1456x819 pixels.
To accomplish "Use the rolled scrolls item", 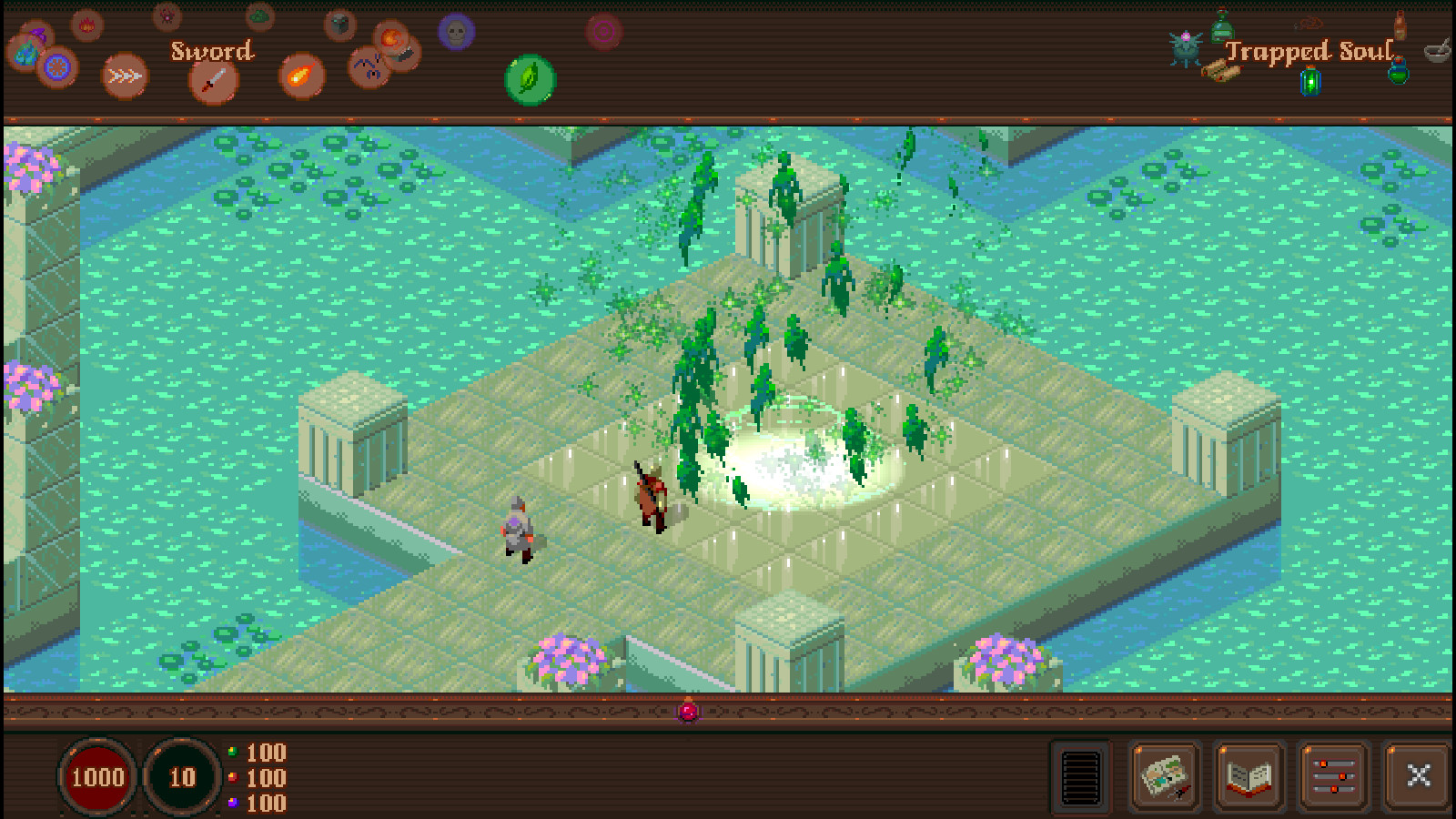I will click(1219, 71).
